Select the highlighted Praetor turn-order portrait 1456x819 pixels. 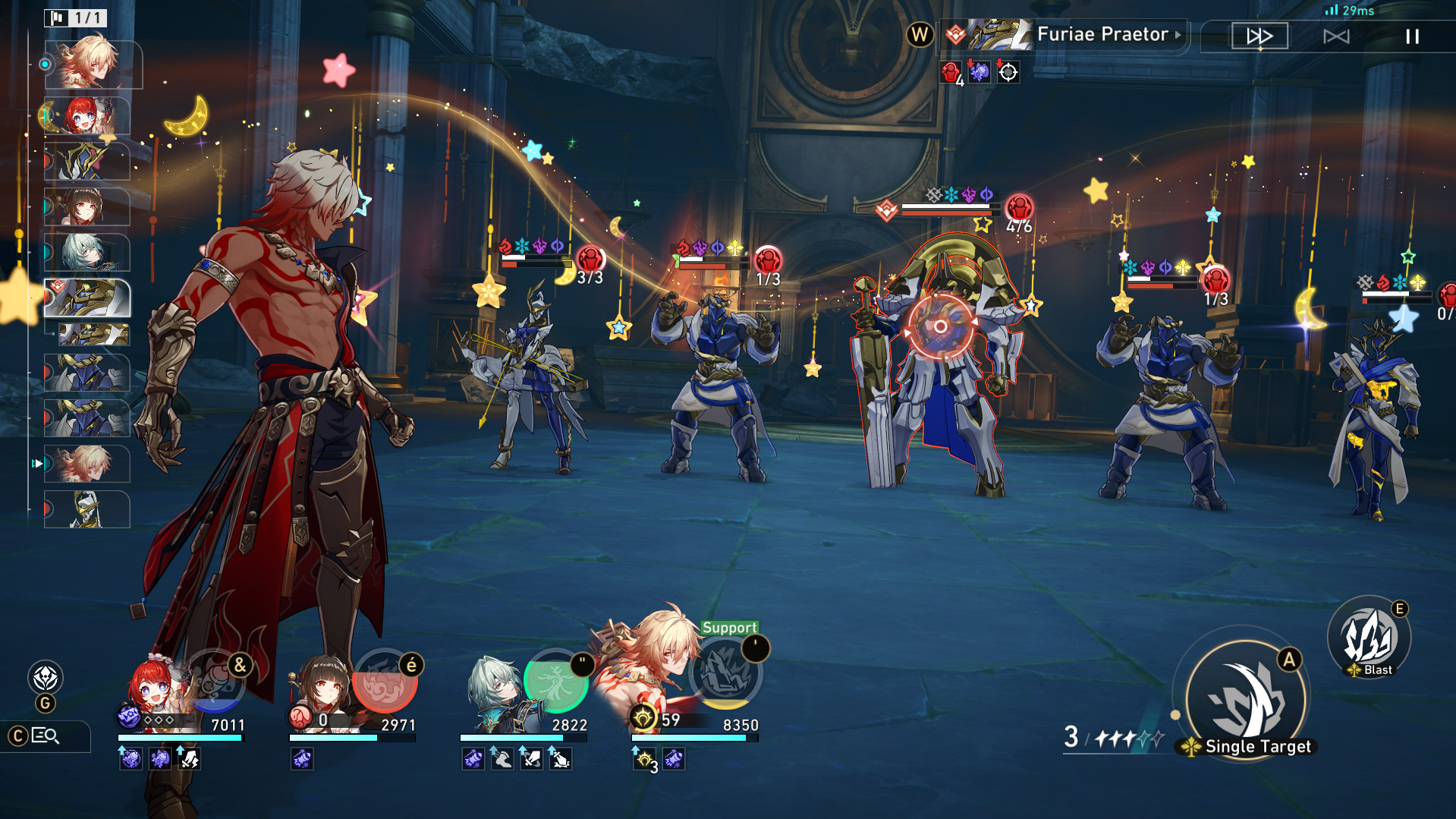(87, 298)
